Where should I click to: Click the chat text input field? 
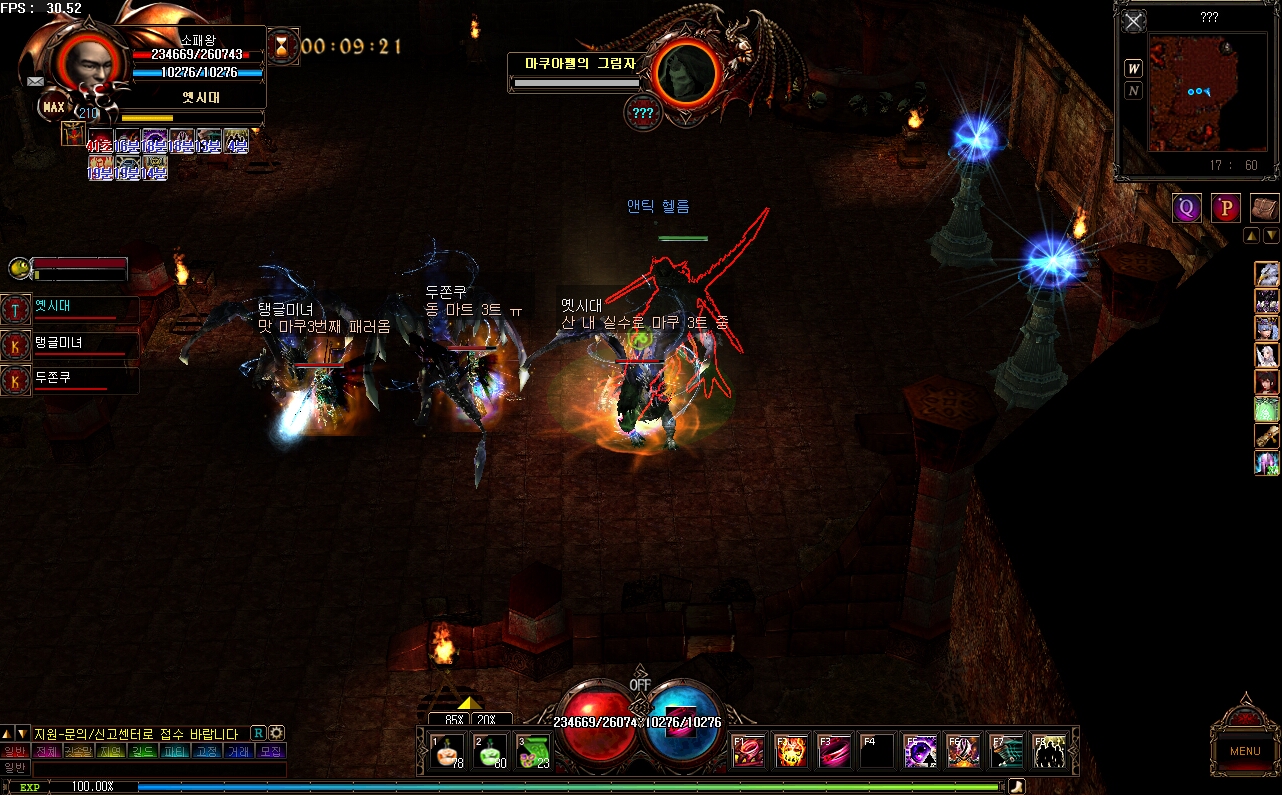[160, 768]
